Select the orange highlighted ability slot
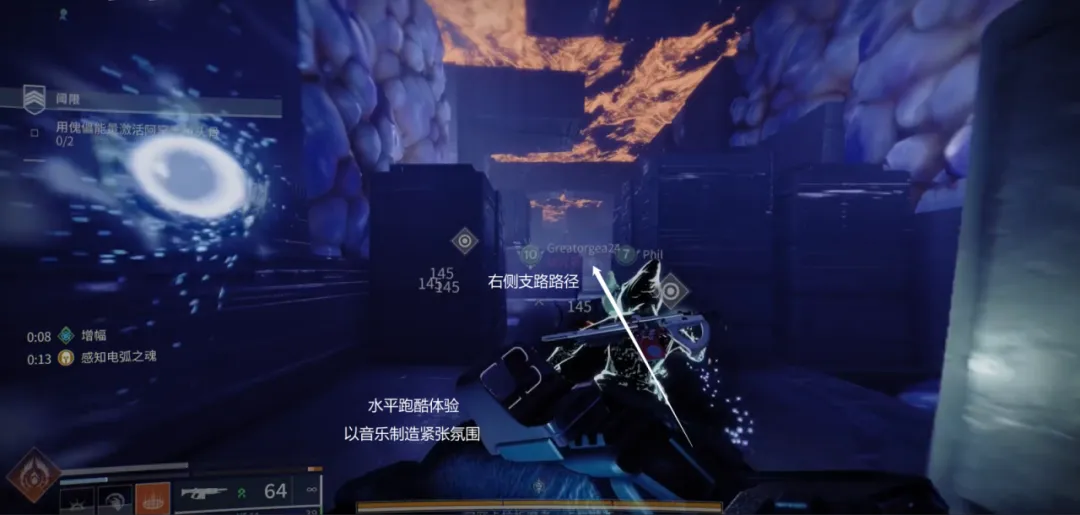Screen dimensions: 1080x515 [152, 498]
